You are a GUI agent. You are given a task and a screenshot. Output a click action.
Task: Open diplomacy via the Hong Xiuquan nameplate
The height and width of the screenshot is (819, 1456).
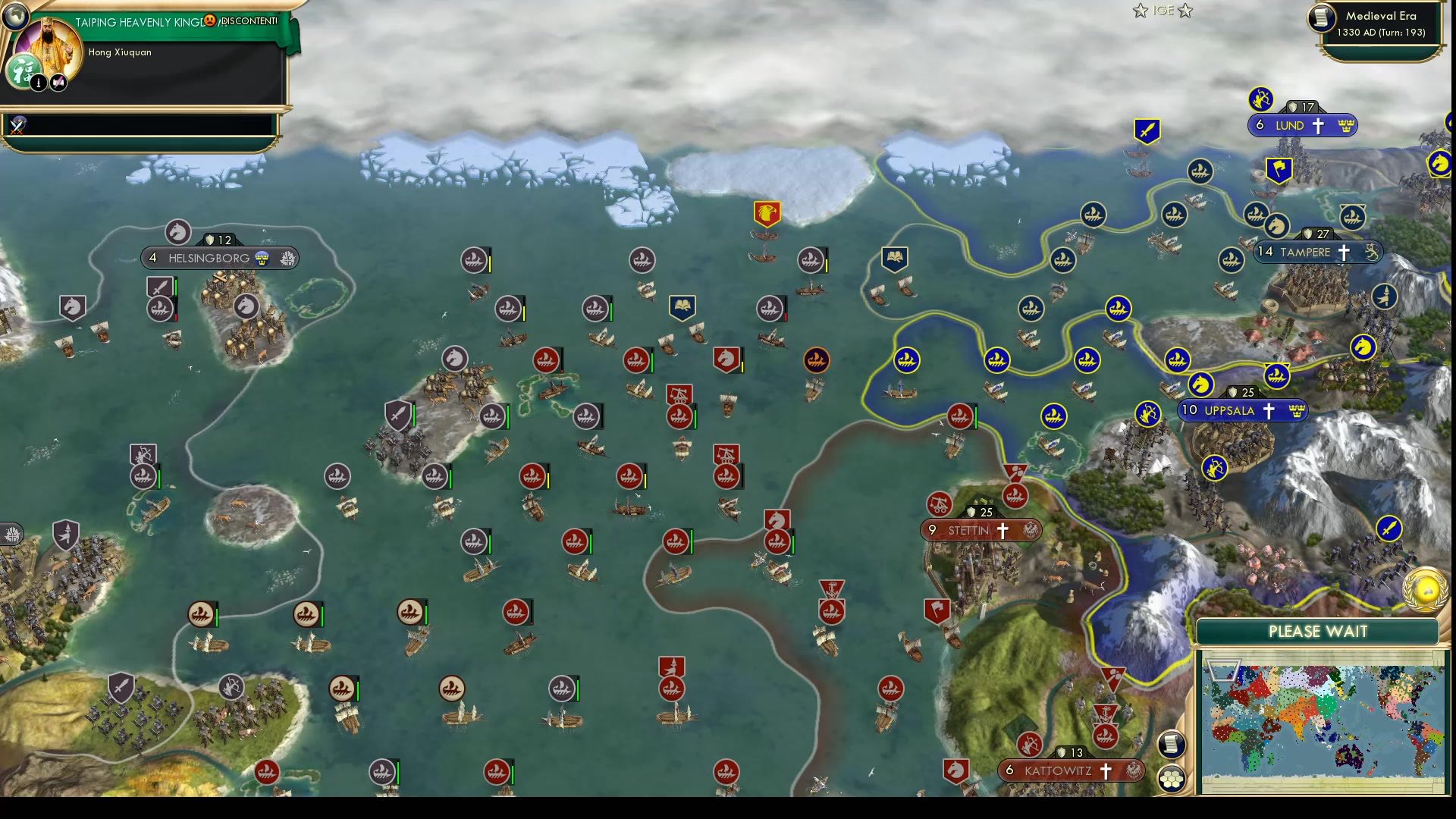(x=120, y=52)
